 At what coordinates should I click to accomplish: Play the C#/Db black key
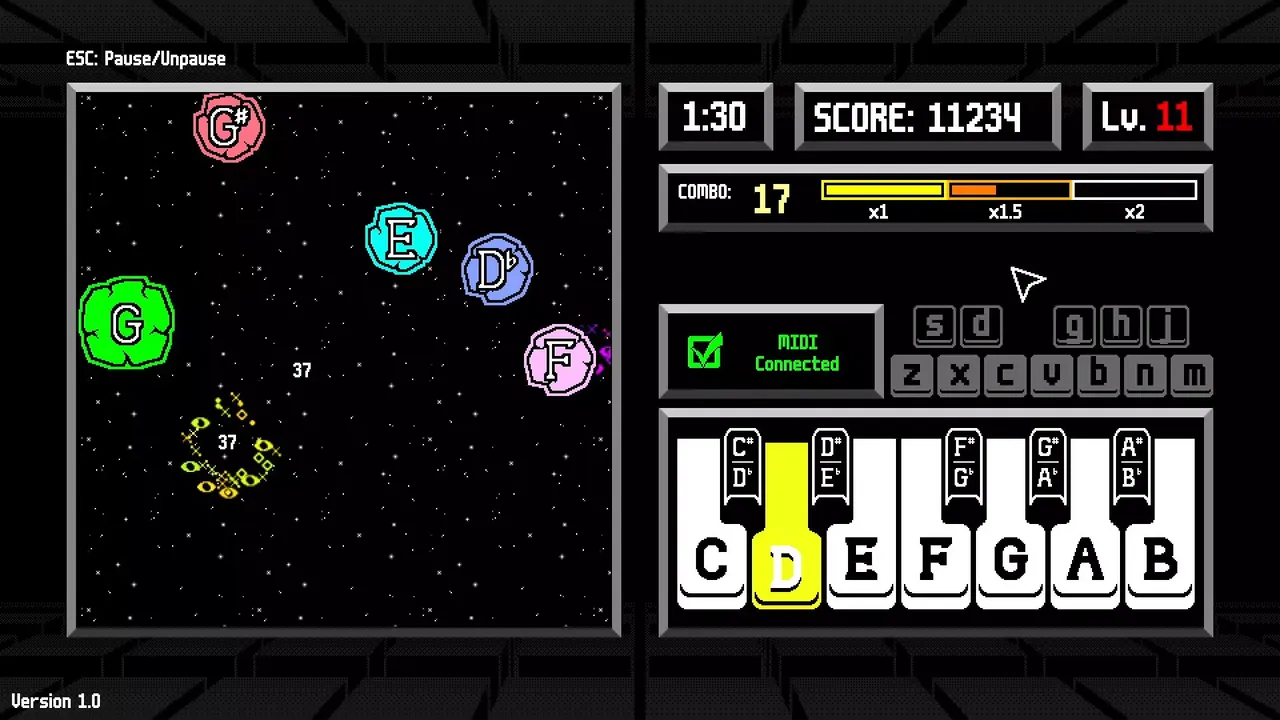[x=741, y=464]
